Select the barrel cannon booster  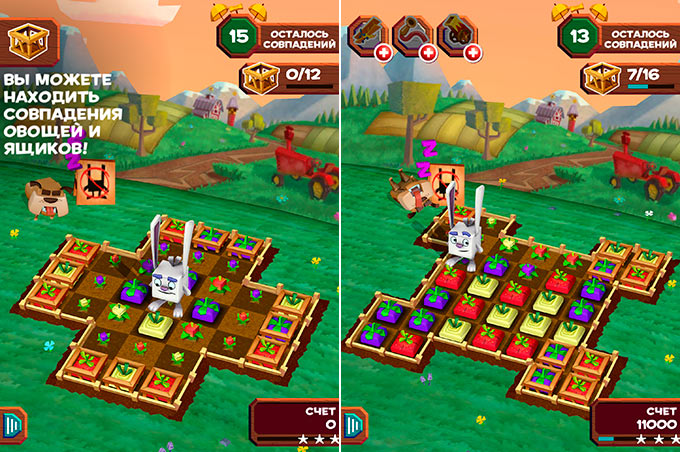point(457,34)
